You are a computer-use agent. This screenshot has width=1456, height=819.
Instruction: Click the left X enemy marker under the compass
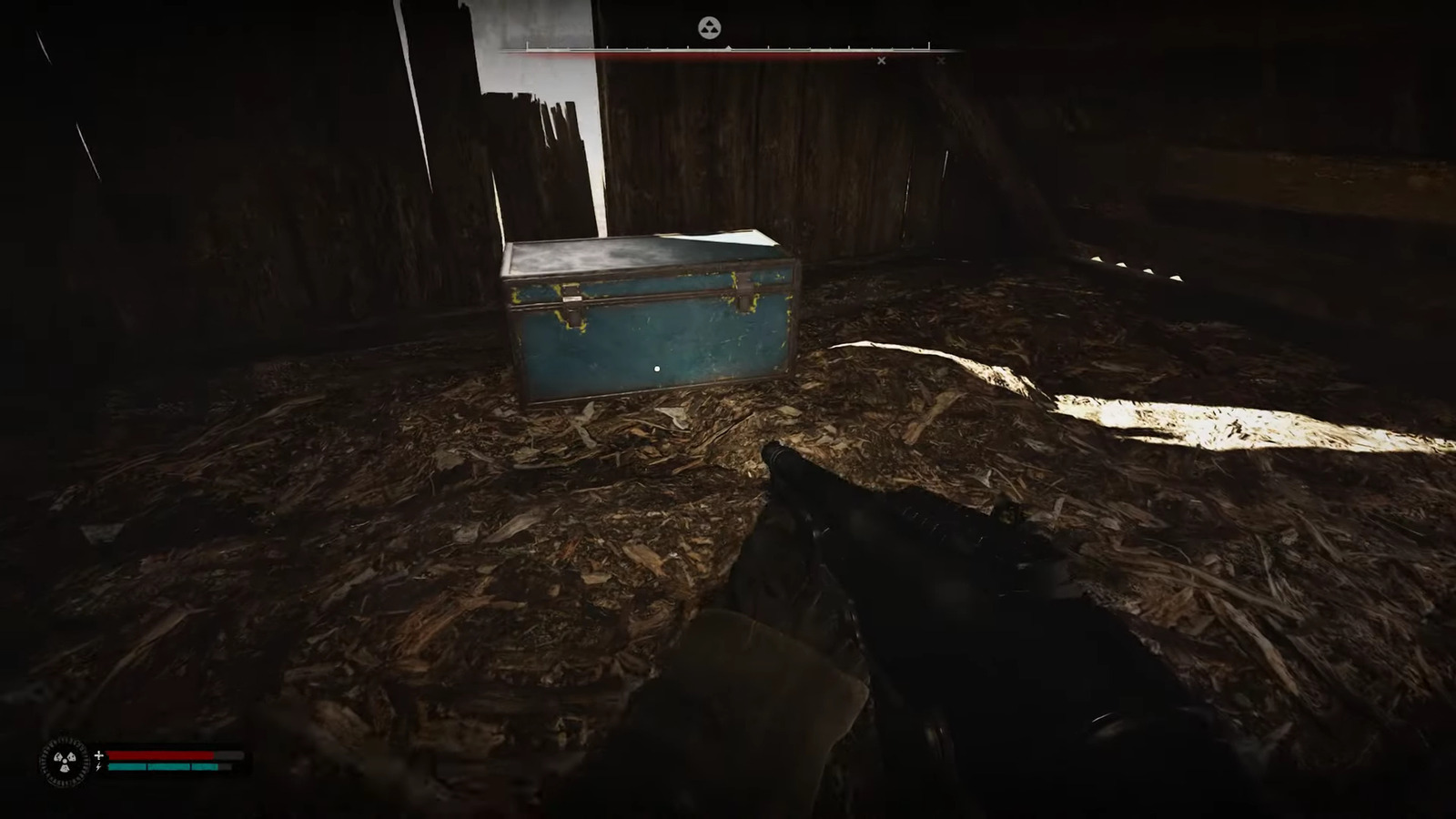click(881, 61)
